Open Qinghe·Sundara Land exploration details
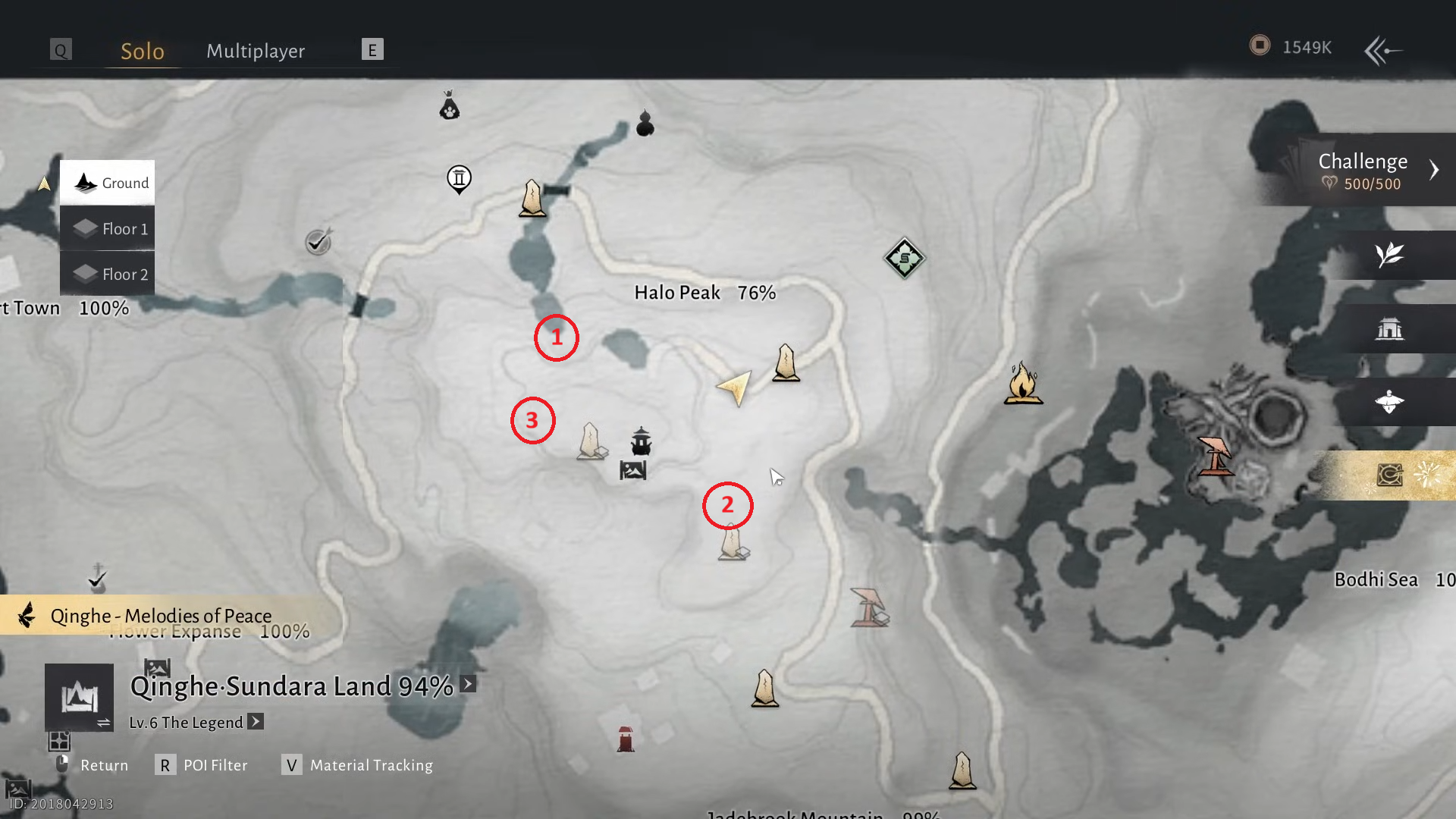The width and height of the screenshot is (1456, 819). (468, 684)
